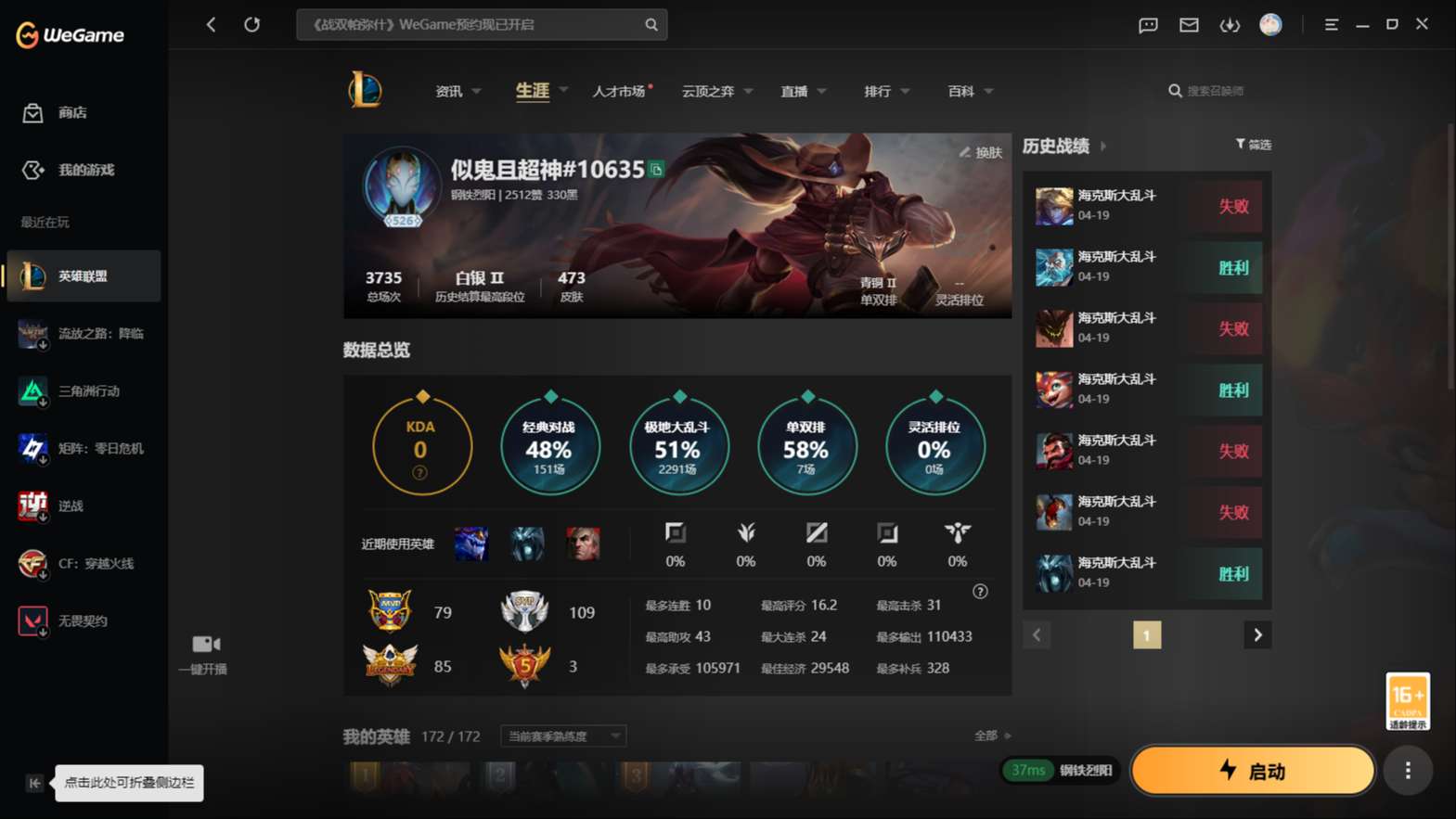Click the 换肤 button on the profile banner
1456x819 pixels.
[x=982, y=152]
